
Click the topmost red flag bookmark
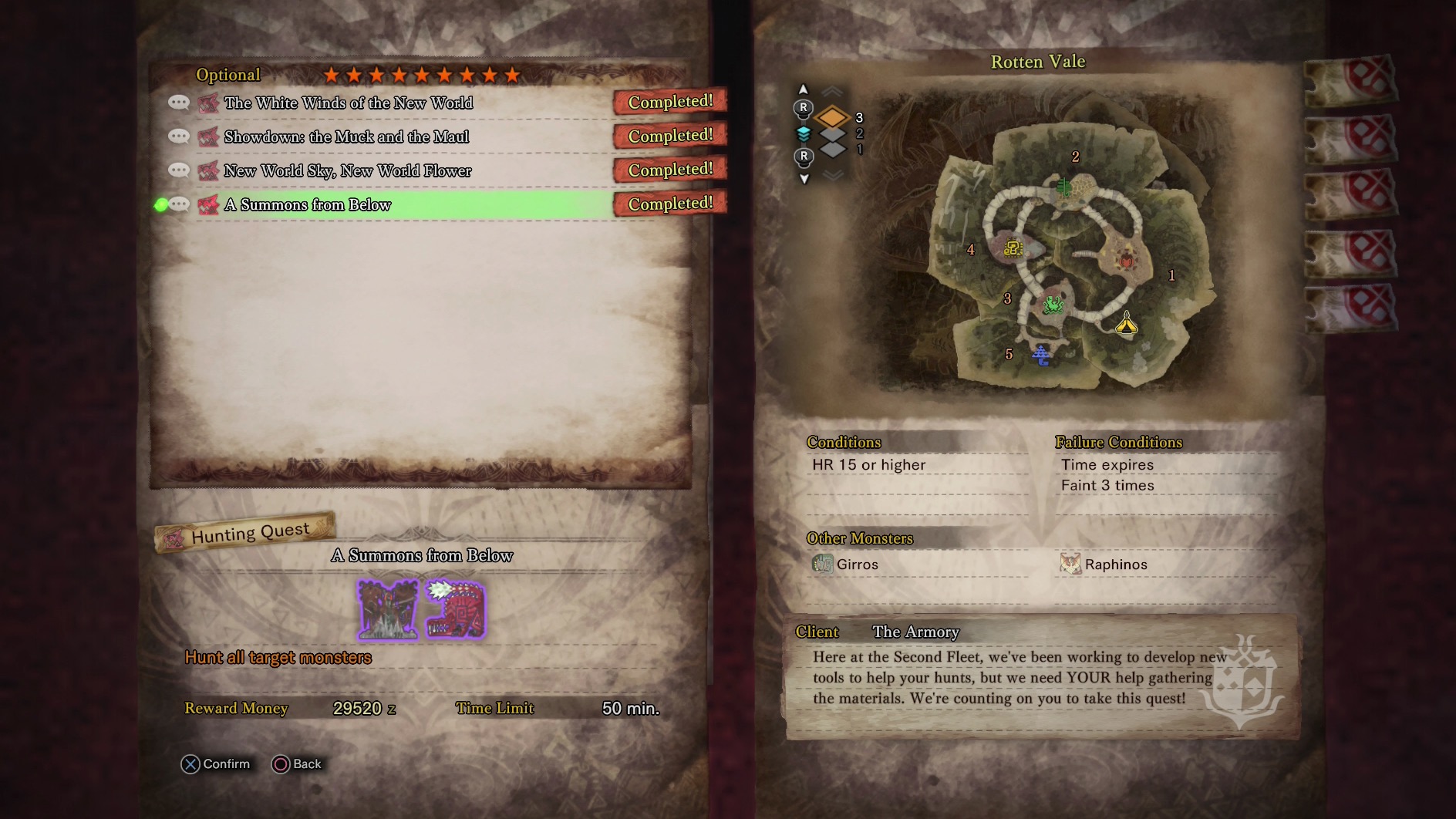pos(1350,80)
